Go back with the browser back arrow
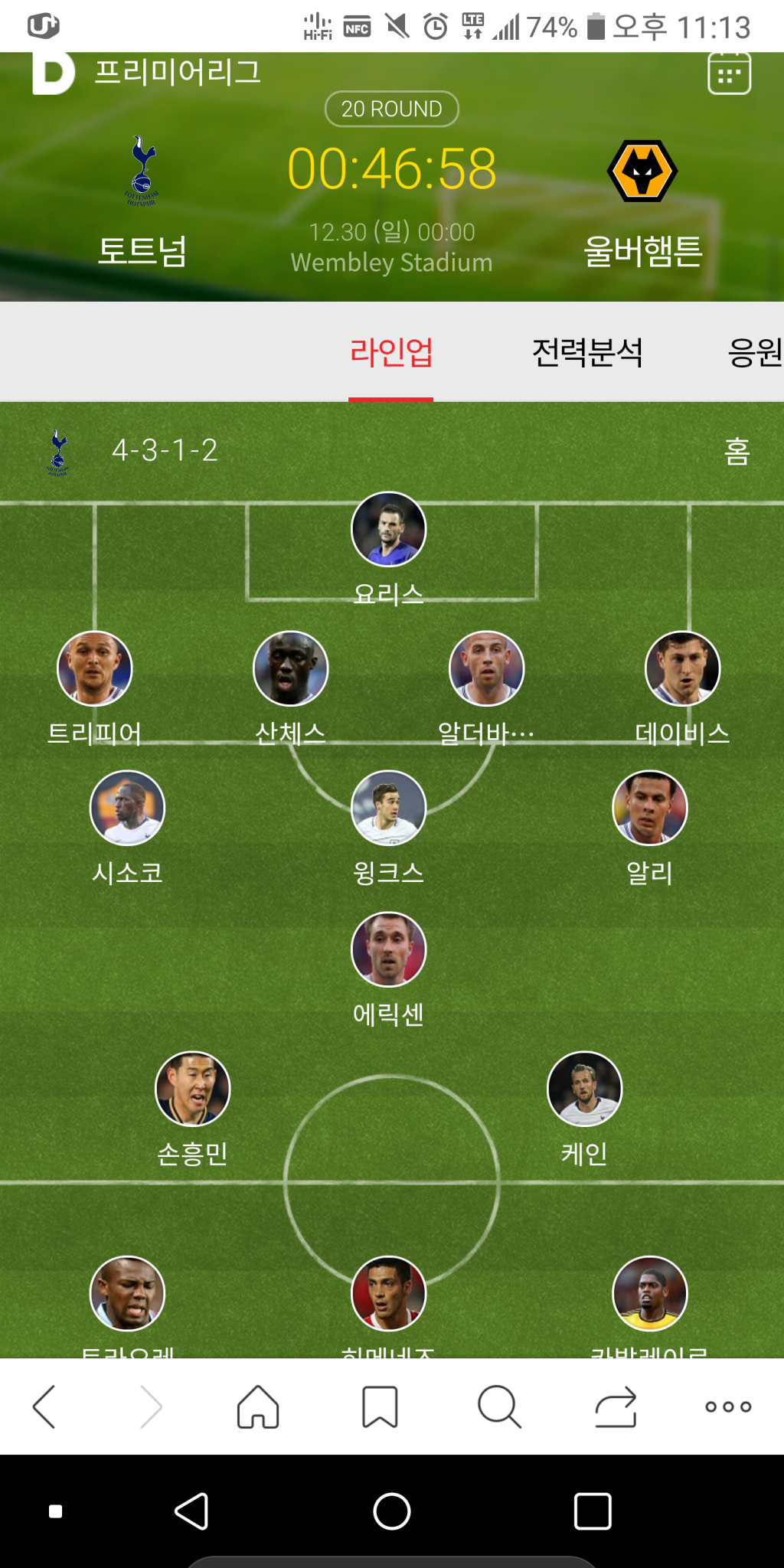 tap(44, 1406)
